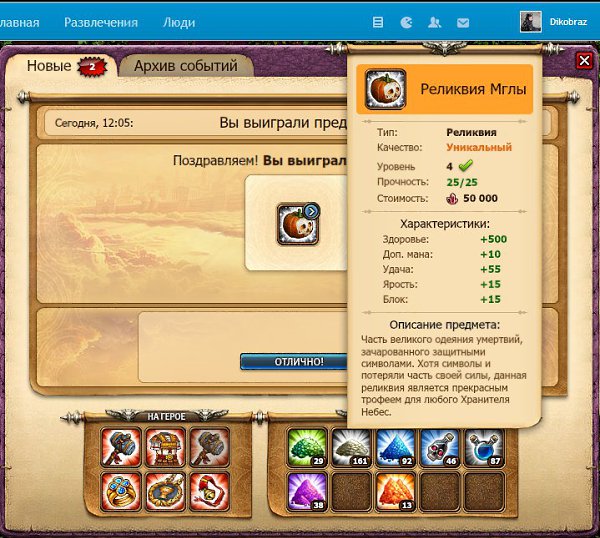The width and height of the screenshot is (600, 538).
Task: Go to the Люди section
Action: 179,21
